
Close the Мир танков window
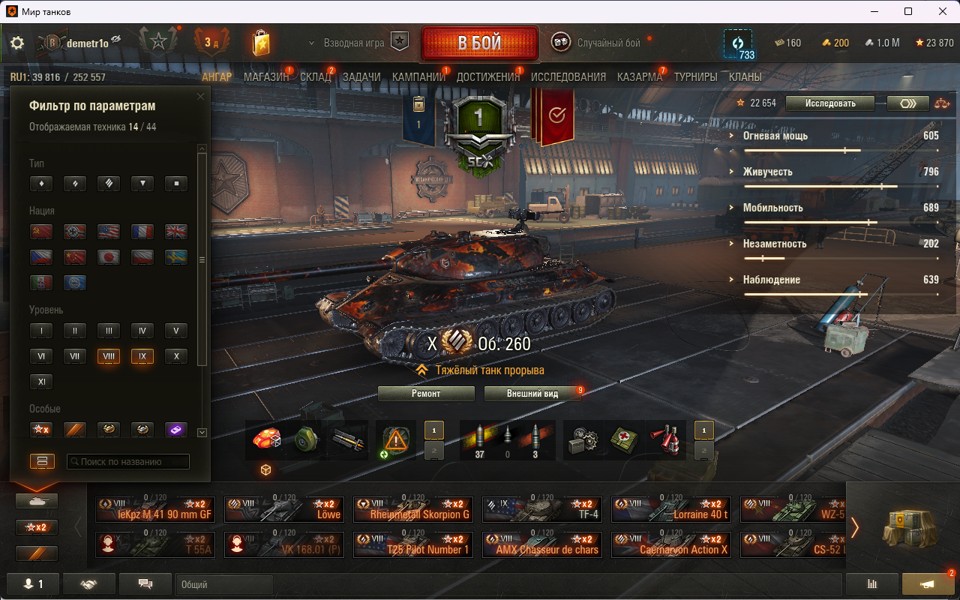click(x=936, y=11)
